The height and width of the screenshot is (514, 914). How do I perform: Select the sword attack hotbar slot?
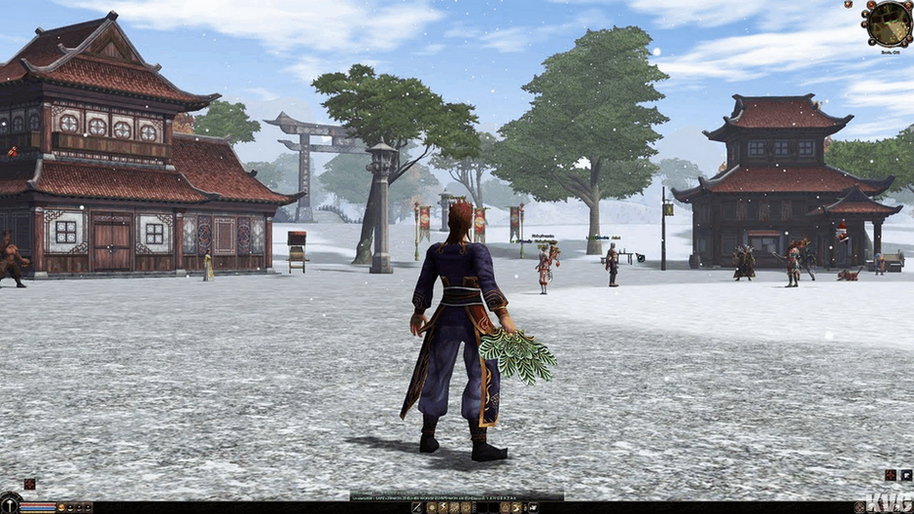417,507
